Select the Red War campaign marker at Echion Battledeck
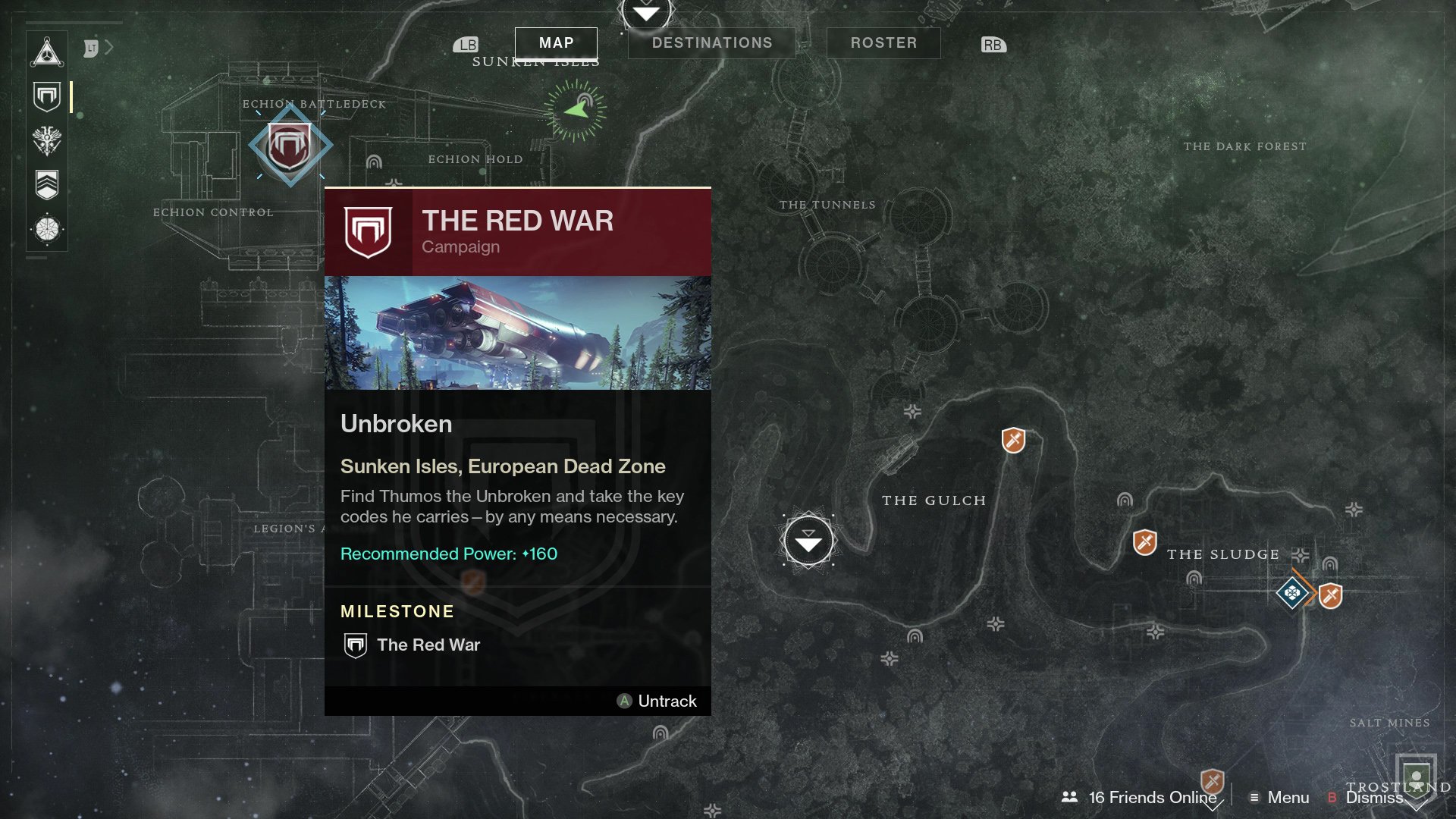The width and height of the screenshot is (1456, 819). coord(290,146)
